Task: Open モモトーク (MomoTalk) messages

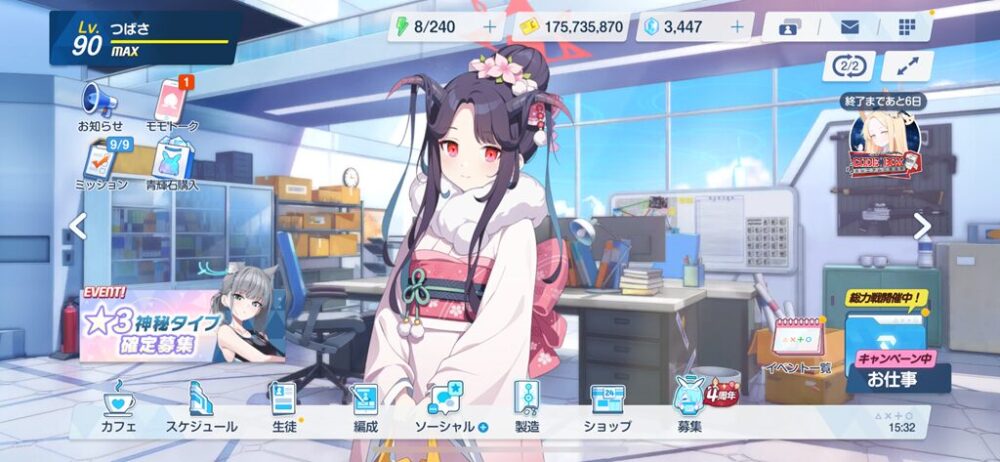Action: pos(172,105)
